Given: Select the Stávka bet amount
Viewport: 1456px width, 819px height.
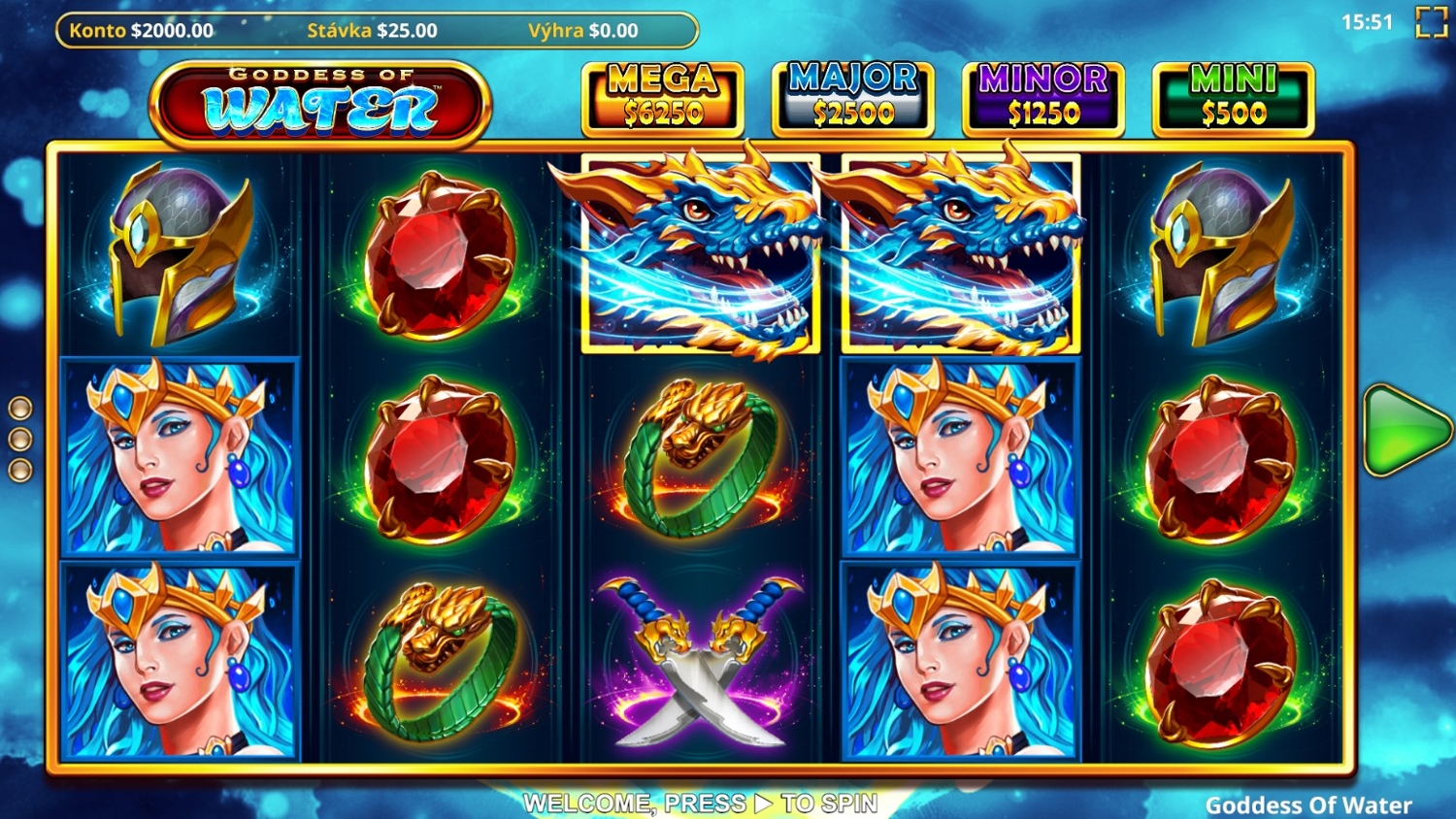Looking at the screenshot, I should click(x=372, y=30).
